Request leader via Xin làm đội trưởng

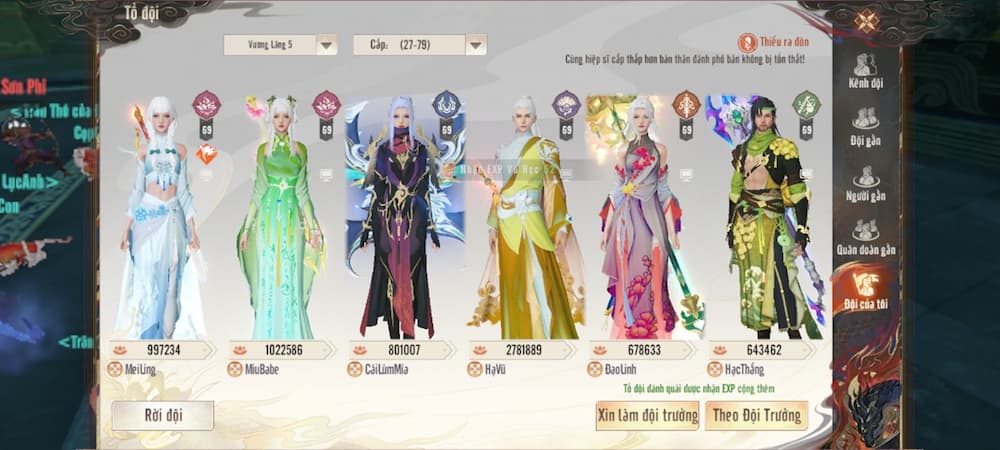click(x=646, y=415)
